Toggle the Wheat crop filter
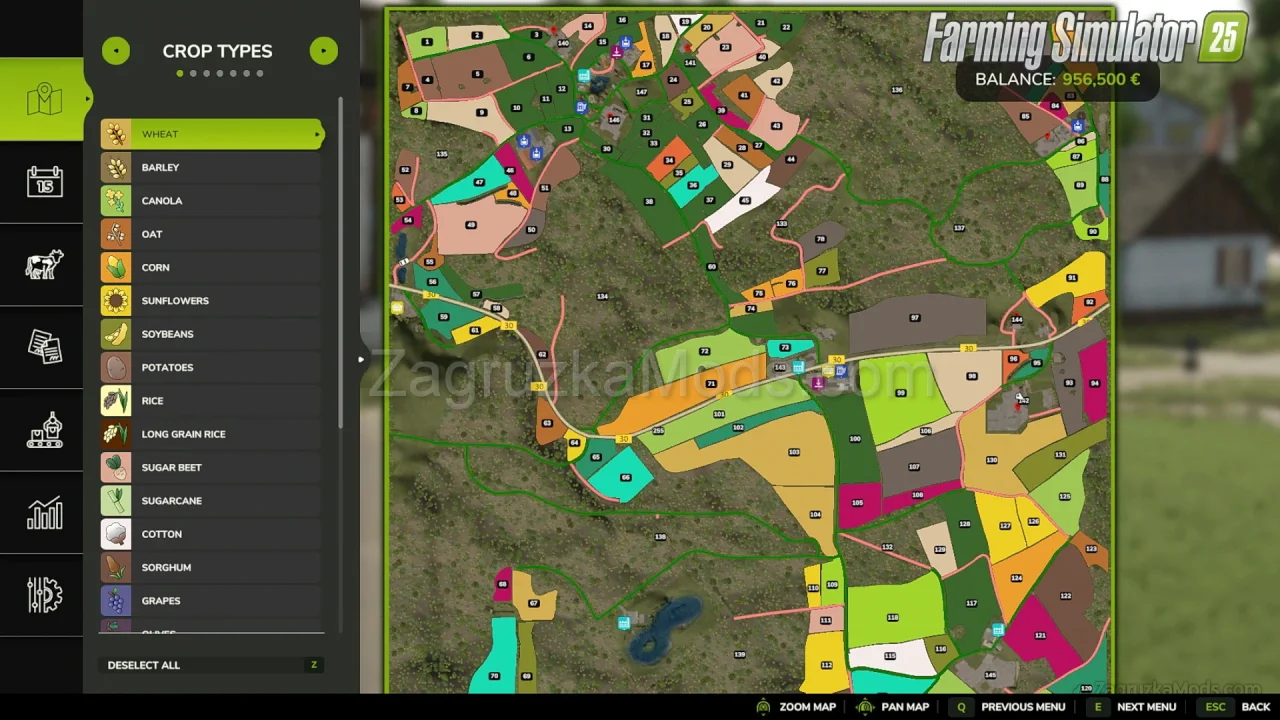The width and height of the screenshot is (1280, 720). tap(211, 134)
